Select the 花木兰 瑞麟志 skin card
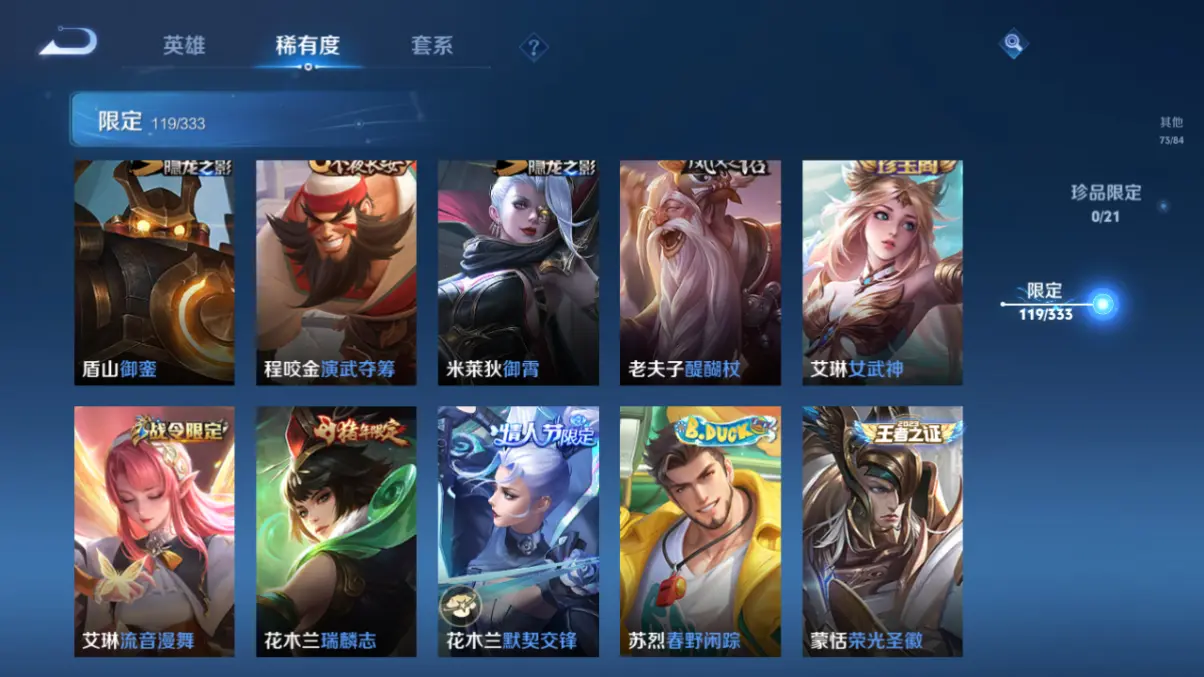 (337, 531)
